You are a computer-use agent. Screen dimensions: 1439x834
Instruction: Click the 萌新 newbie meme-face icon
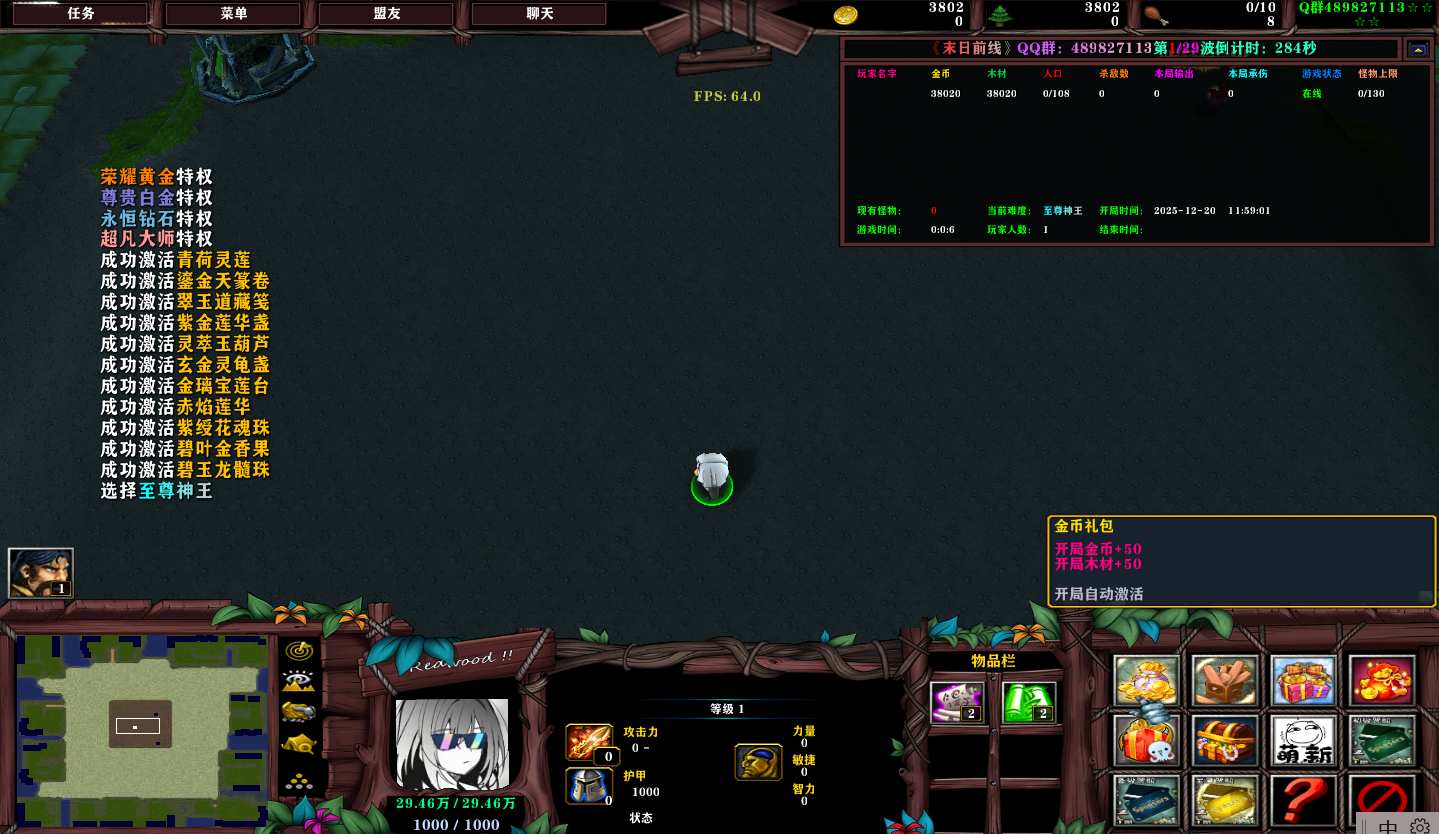click(x=1303, y=741)
